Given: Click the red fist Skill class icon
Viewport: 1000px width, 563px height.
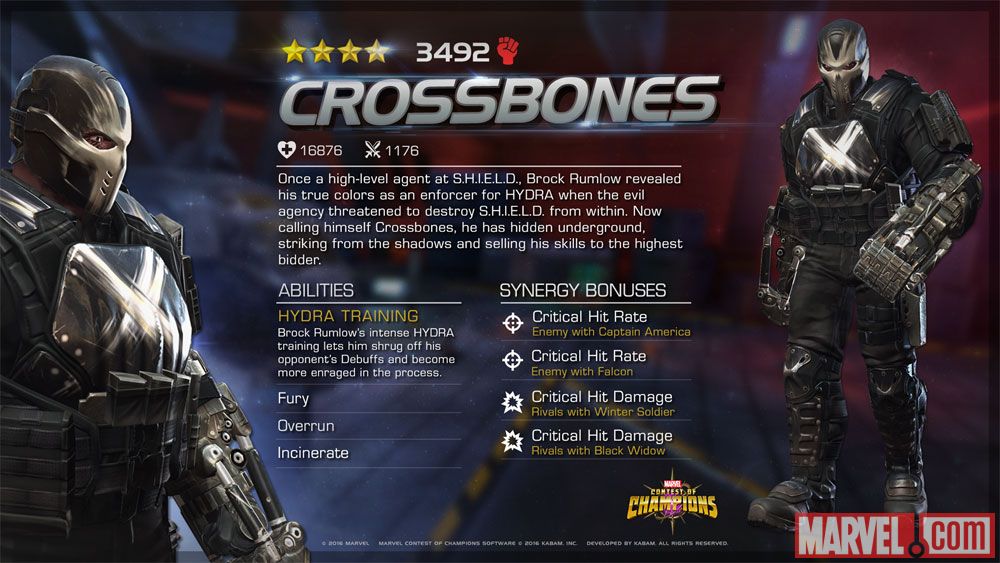Looking at the screenshot, I should point(509,51).
